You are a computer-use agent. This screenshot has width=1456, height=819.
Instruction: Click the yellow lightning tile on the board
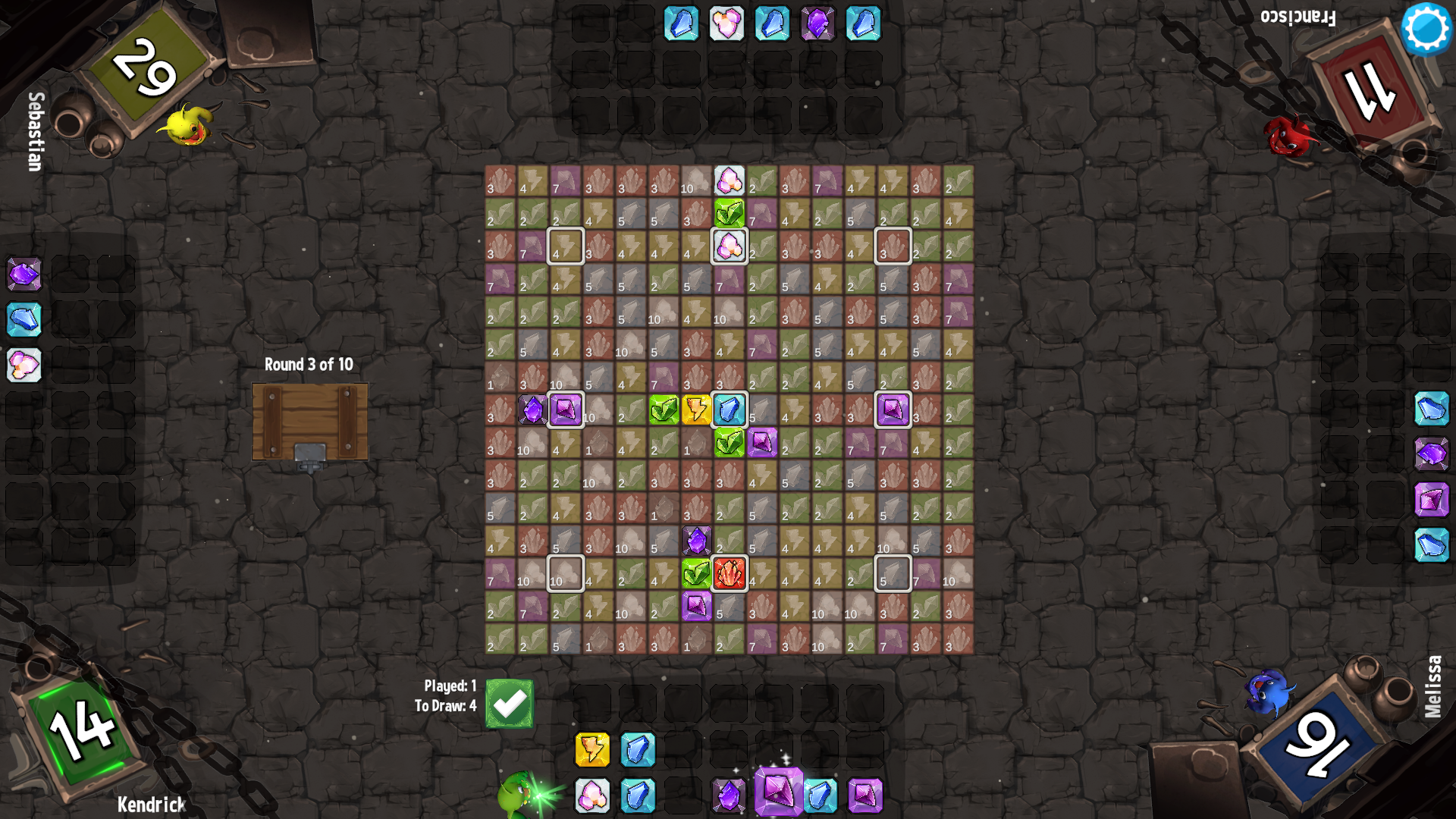(696, 409)
